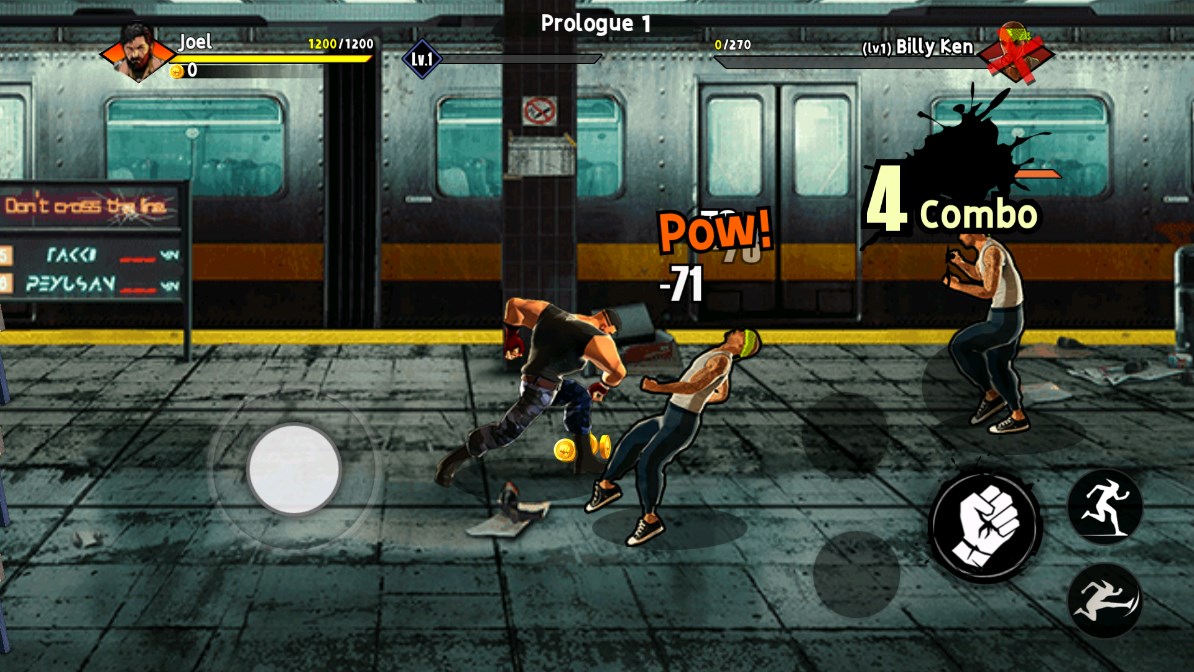Select Joel's character portrait
The image size is (1194, 672).
(x=136, y=52)
